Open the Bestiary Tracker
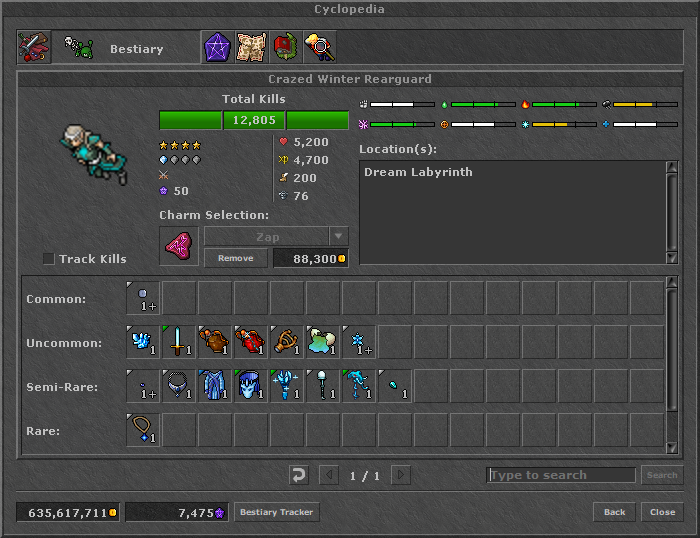 point(276,512)
